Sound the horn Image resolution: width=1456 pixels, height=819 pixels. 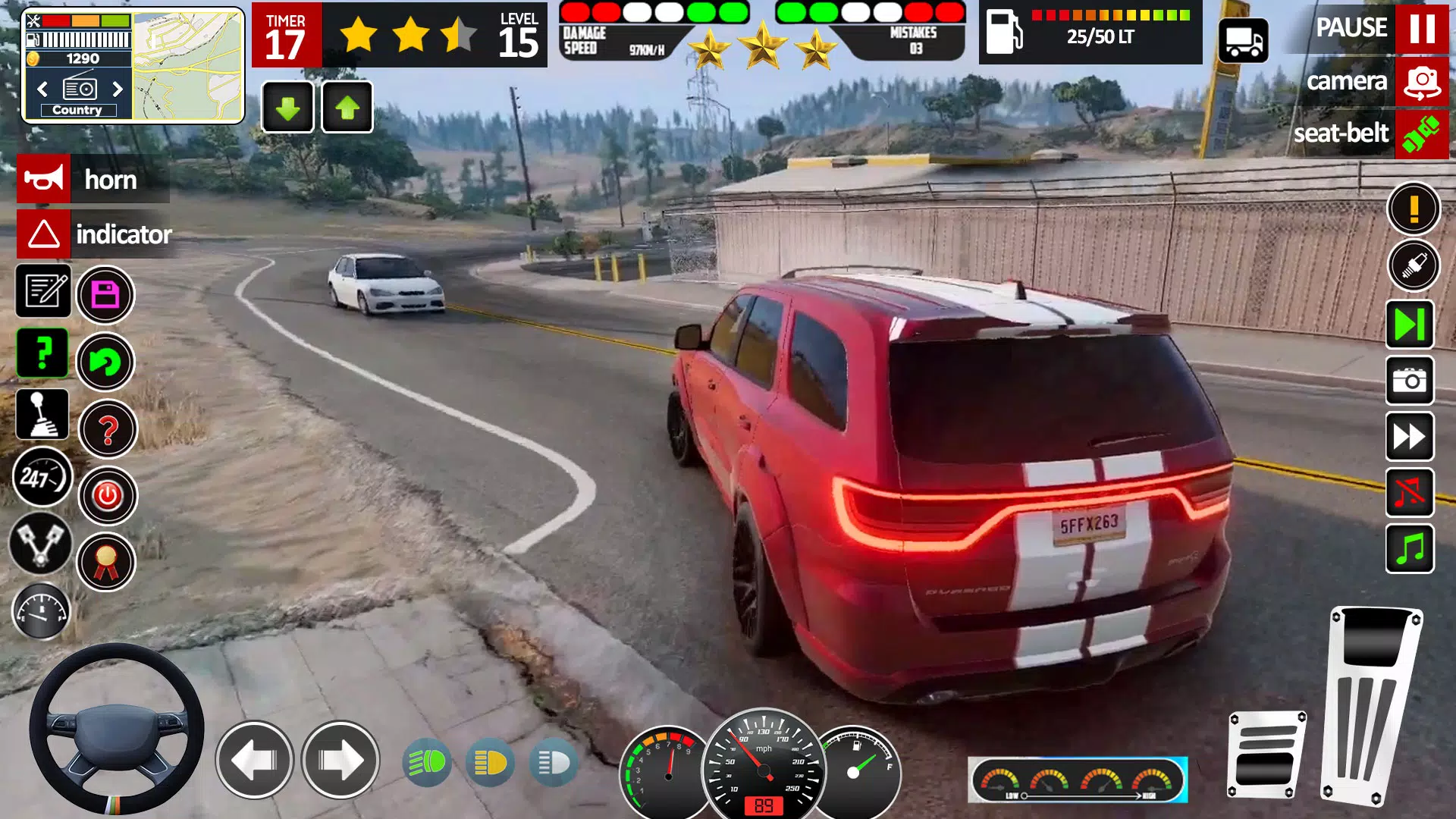(44, 179)
